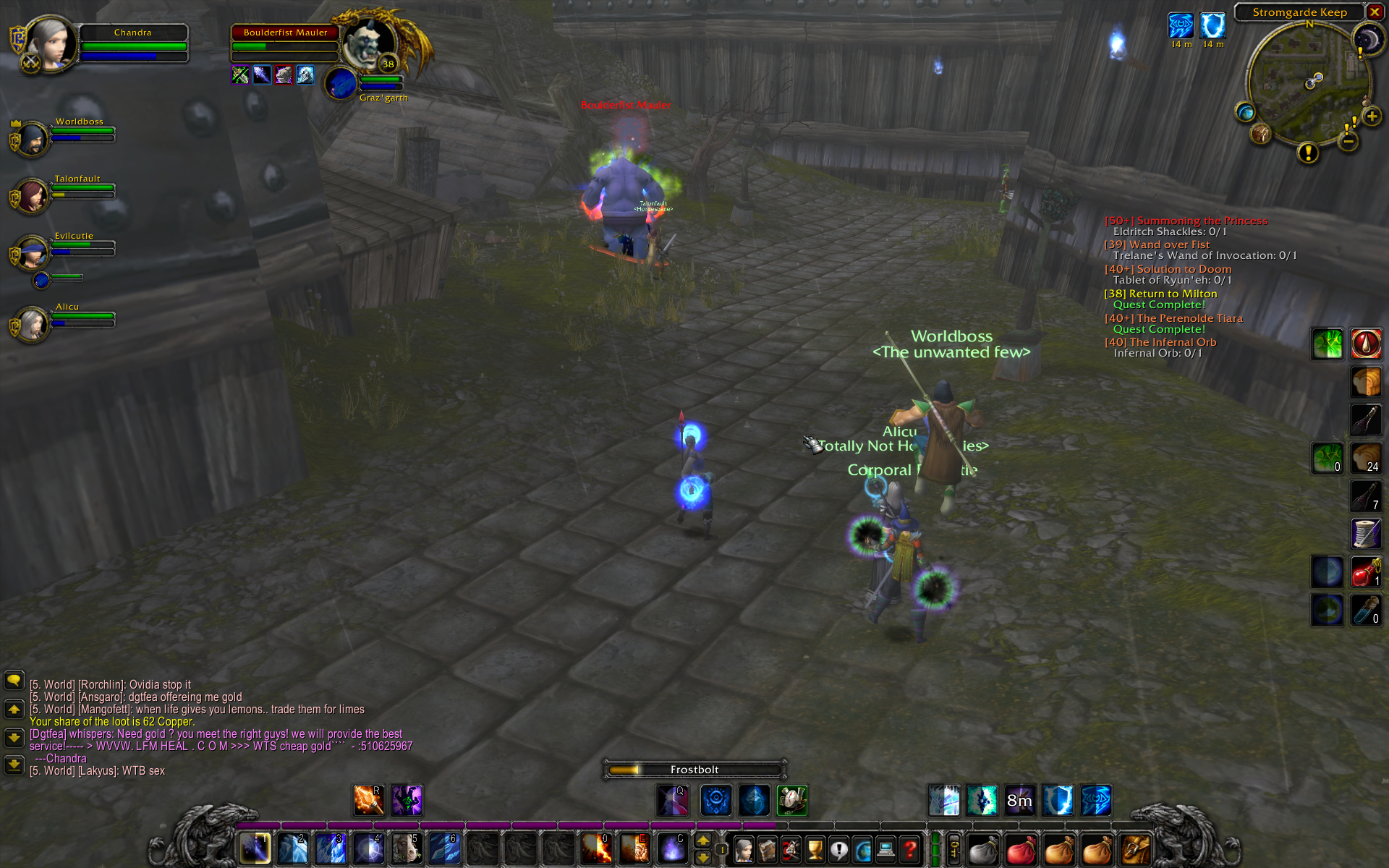Open the keyring button

click(954, 848)
